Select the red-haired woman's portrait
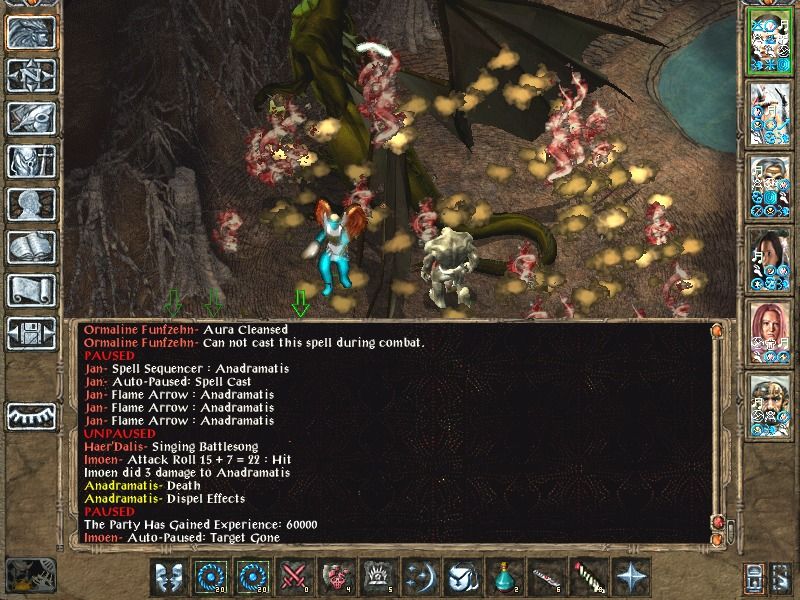Image resolution: width=800 pixels, height=600 pixels. pos(767,331)
